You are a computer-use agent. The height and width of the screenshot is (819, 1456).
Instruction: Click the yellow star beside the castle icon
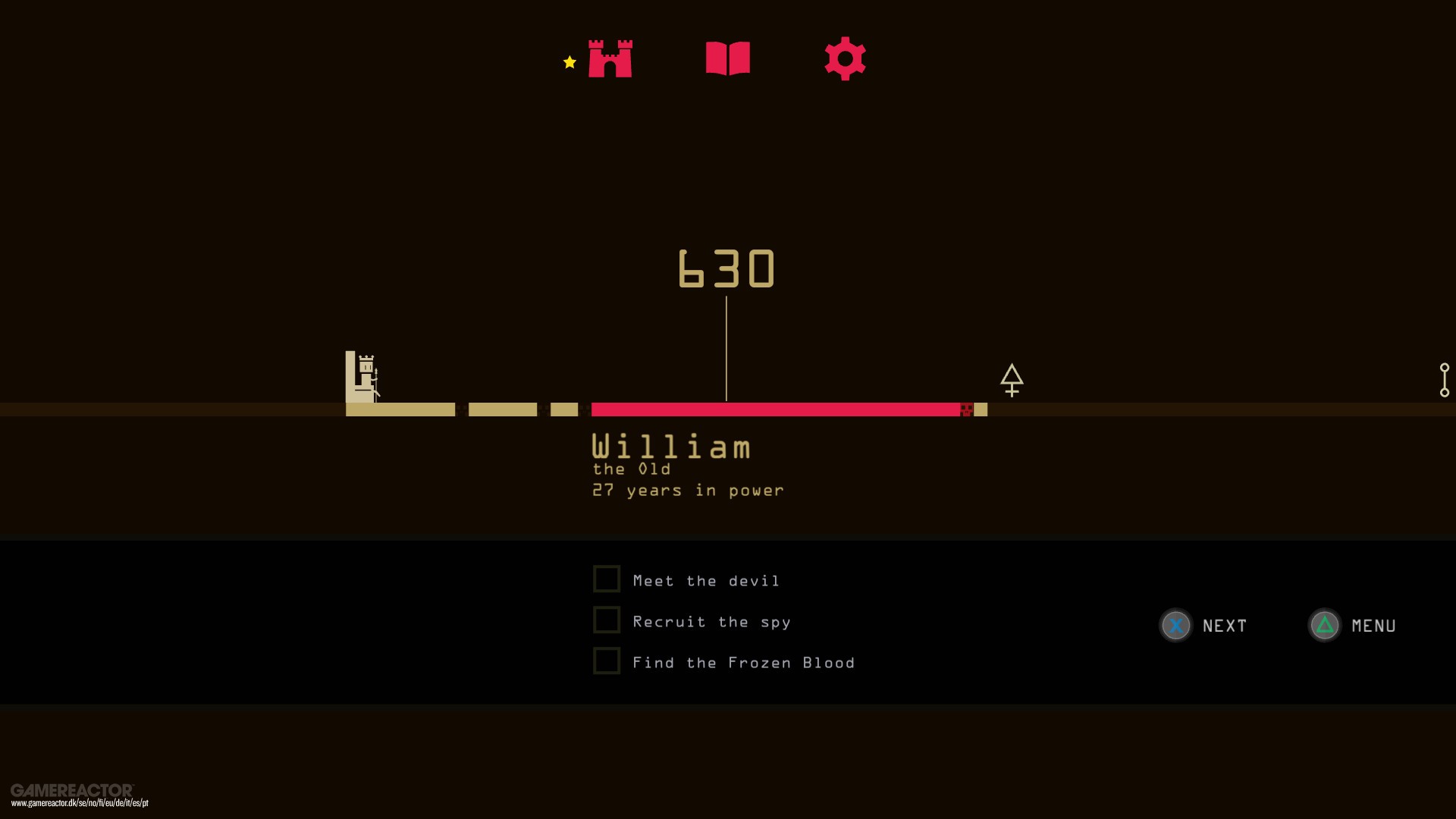pos(569,63)
